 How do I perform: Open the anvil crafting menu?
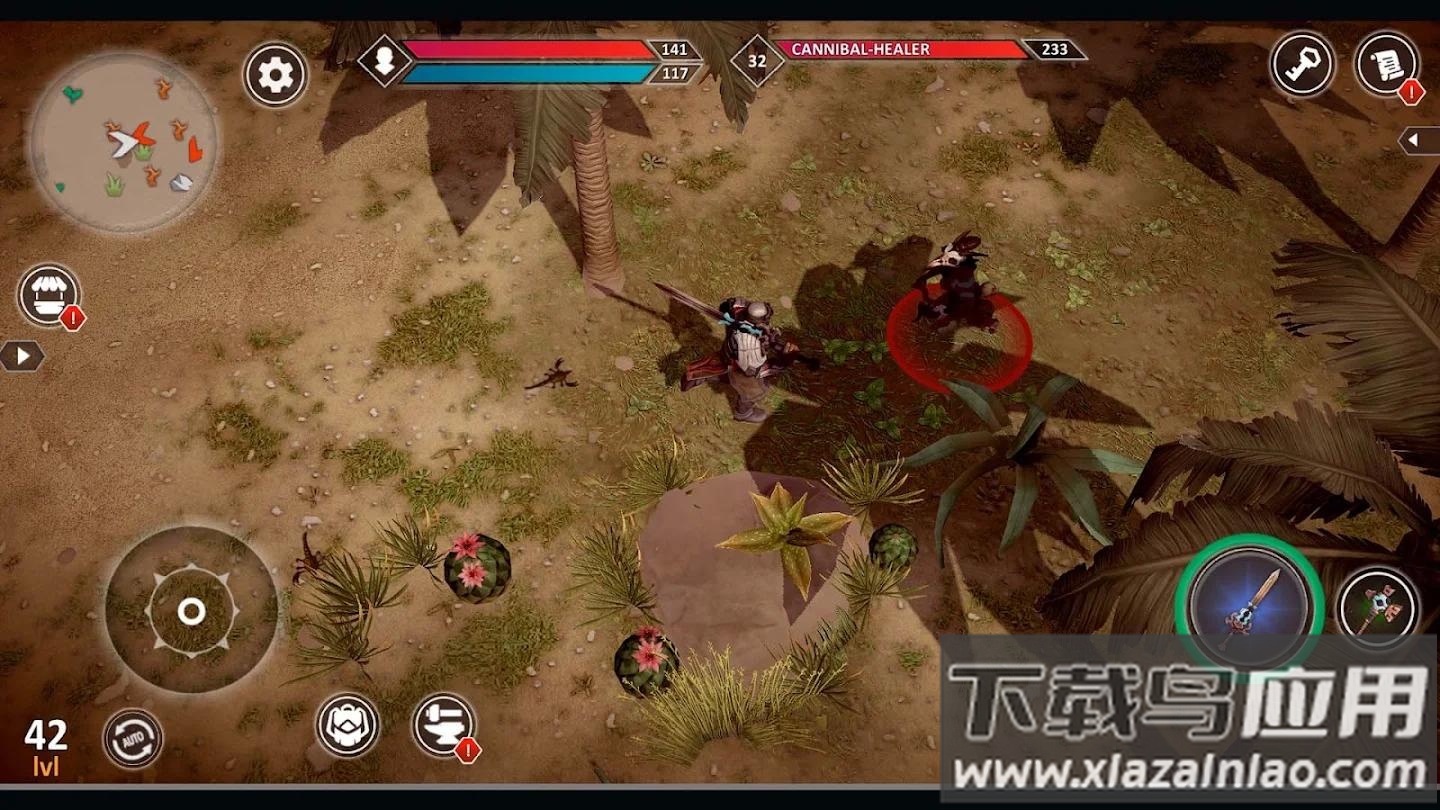pos(443,725)
